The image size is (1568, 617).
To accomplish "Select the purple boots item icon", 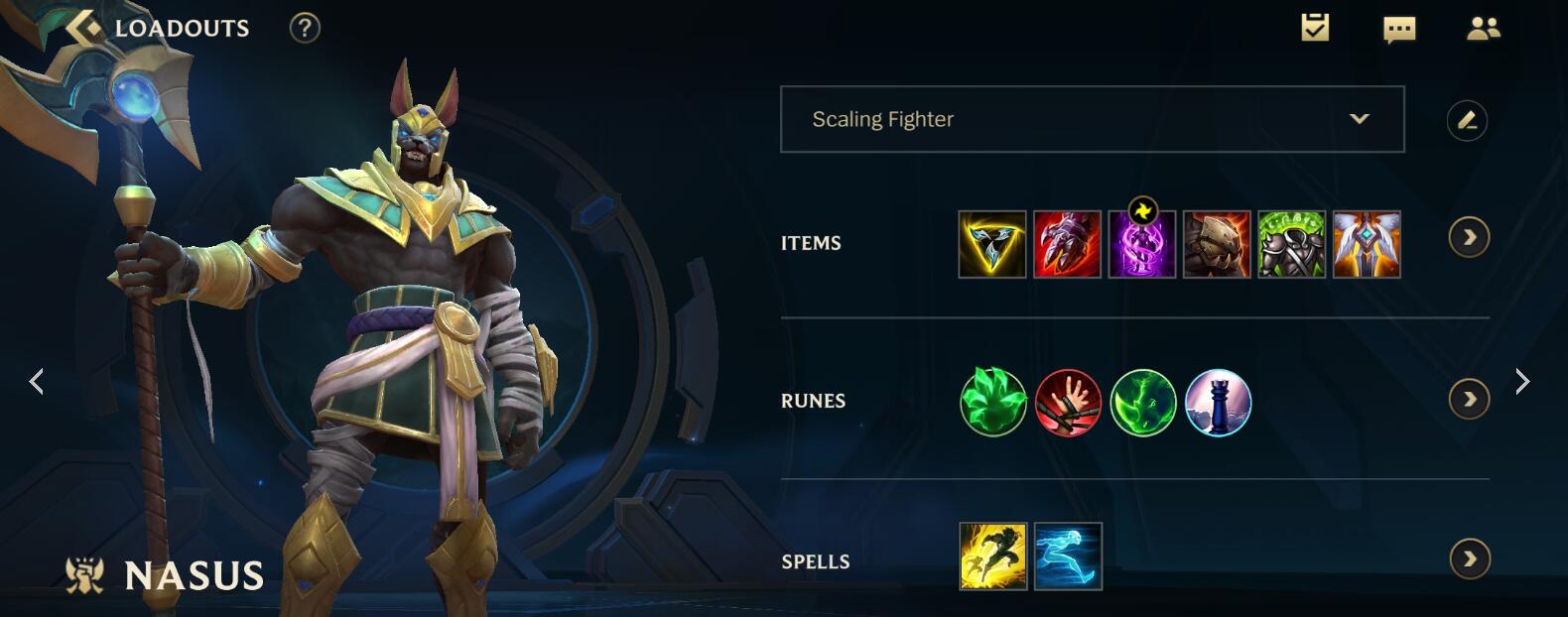I will (x=1142, y=244).
